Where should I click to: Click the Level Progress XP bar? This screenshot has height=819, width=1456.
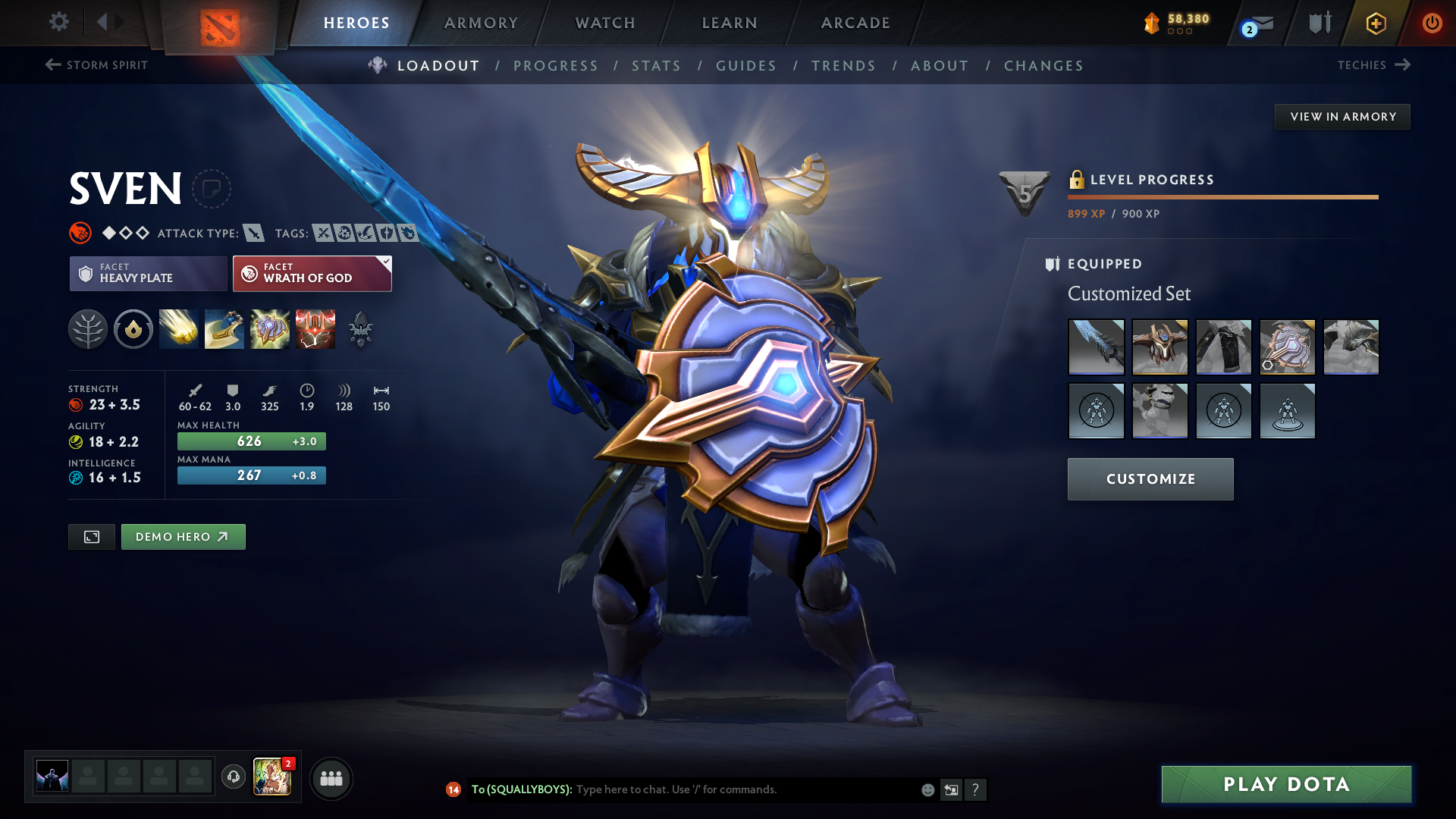coord(1222,196)
